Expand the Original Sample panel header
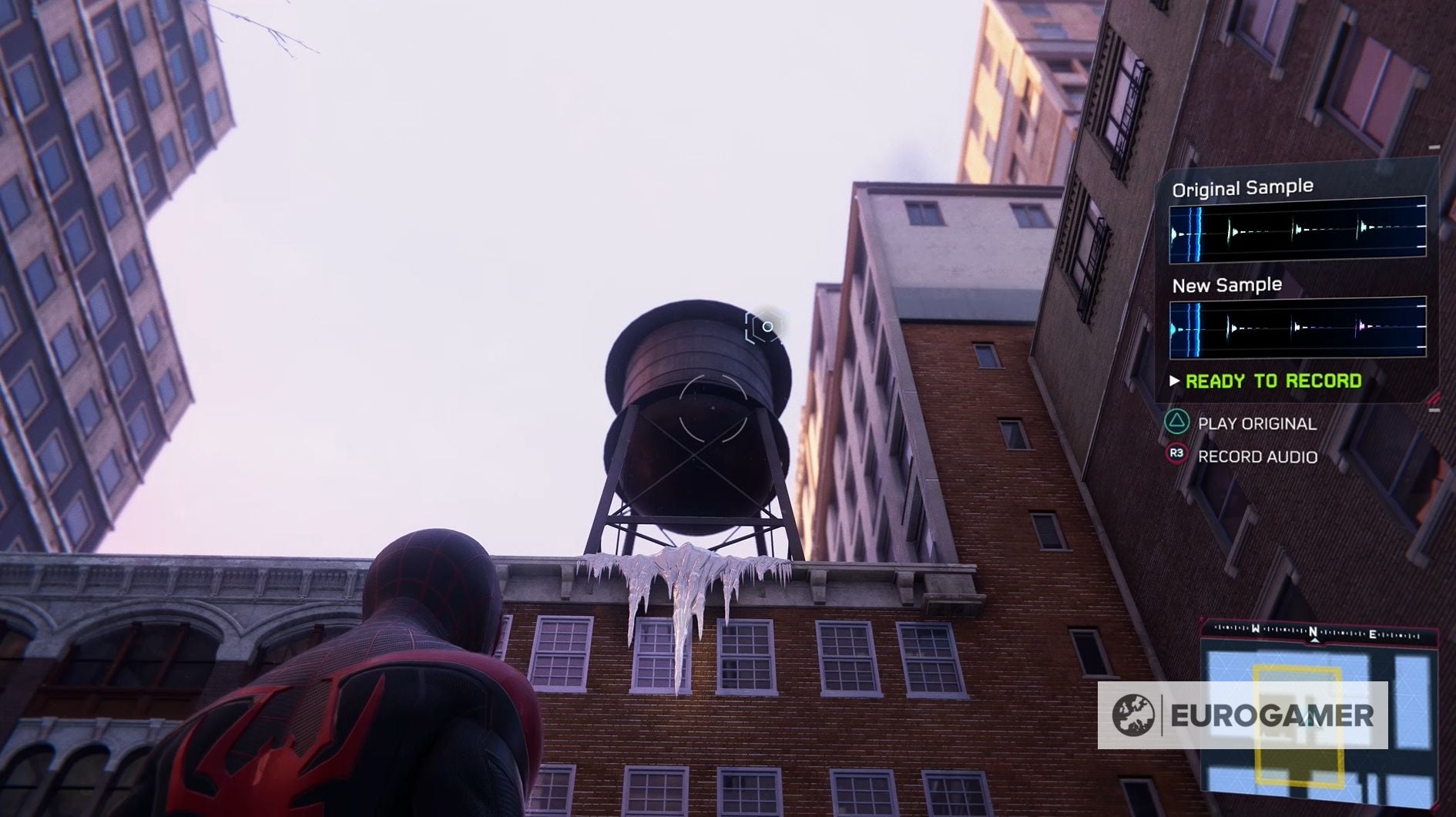This screenshot has width=1456, height=817. pyautogui.click(x=1242, y=186)
